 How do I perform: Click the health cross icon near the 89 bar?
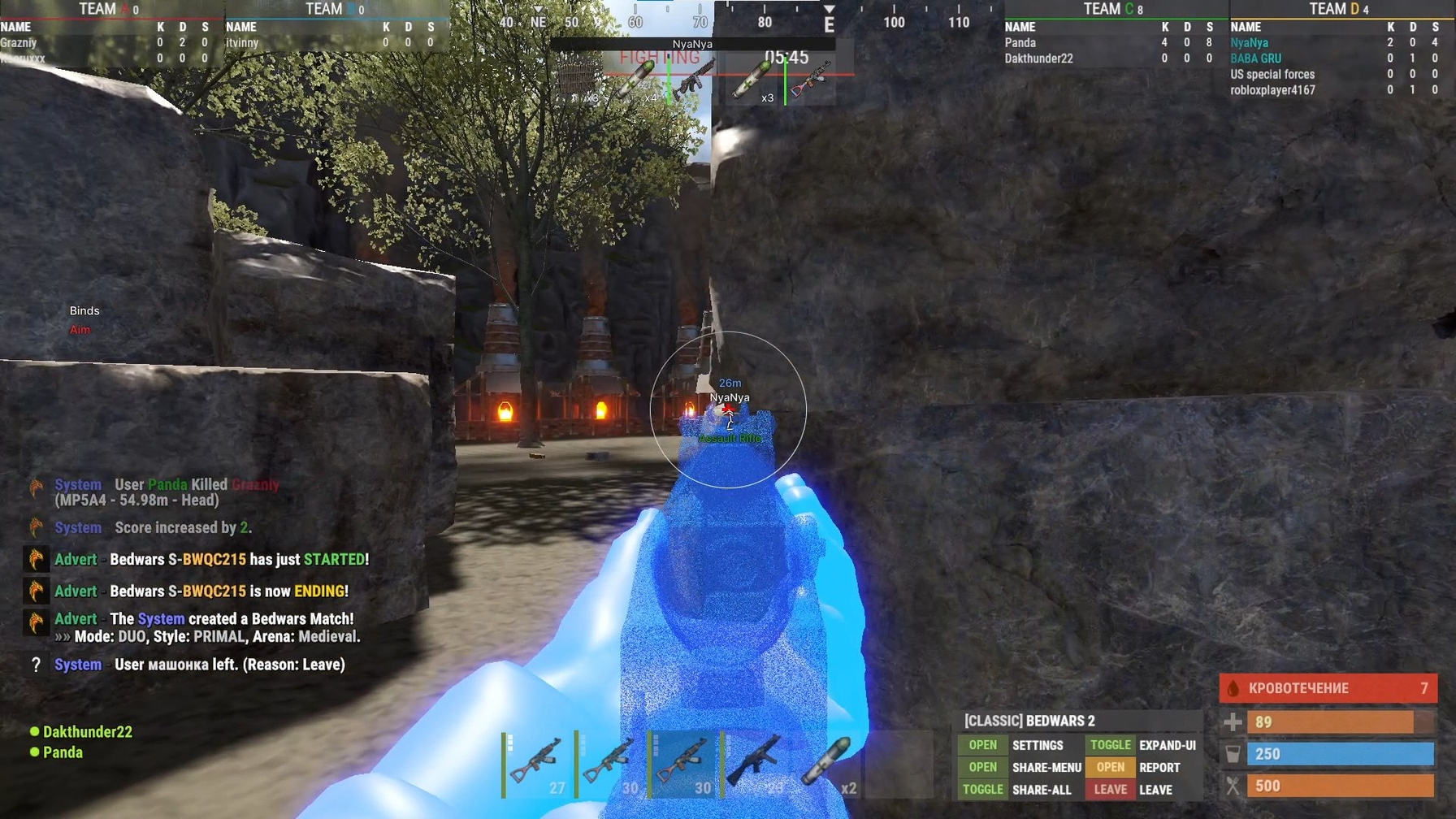click(1234, 721)
